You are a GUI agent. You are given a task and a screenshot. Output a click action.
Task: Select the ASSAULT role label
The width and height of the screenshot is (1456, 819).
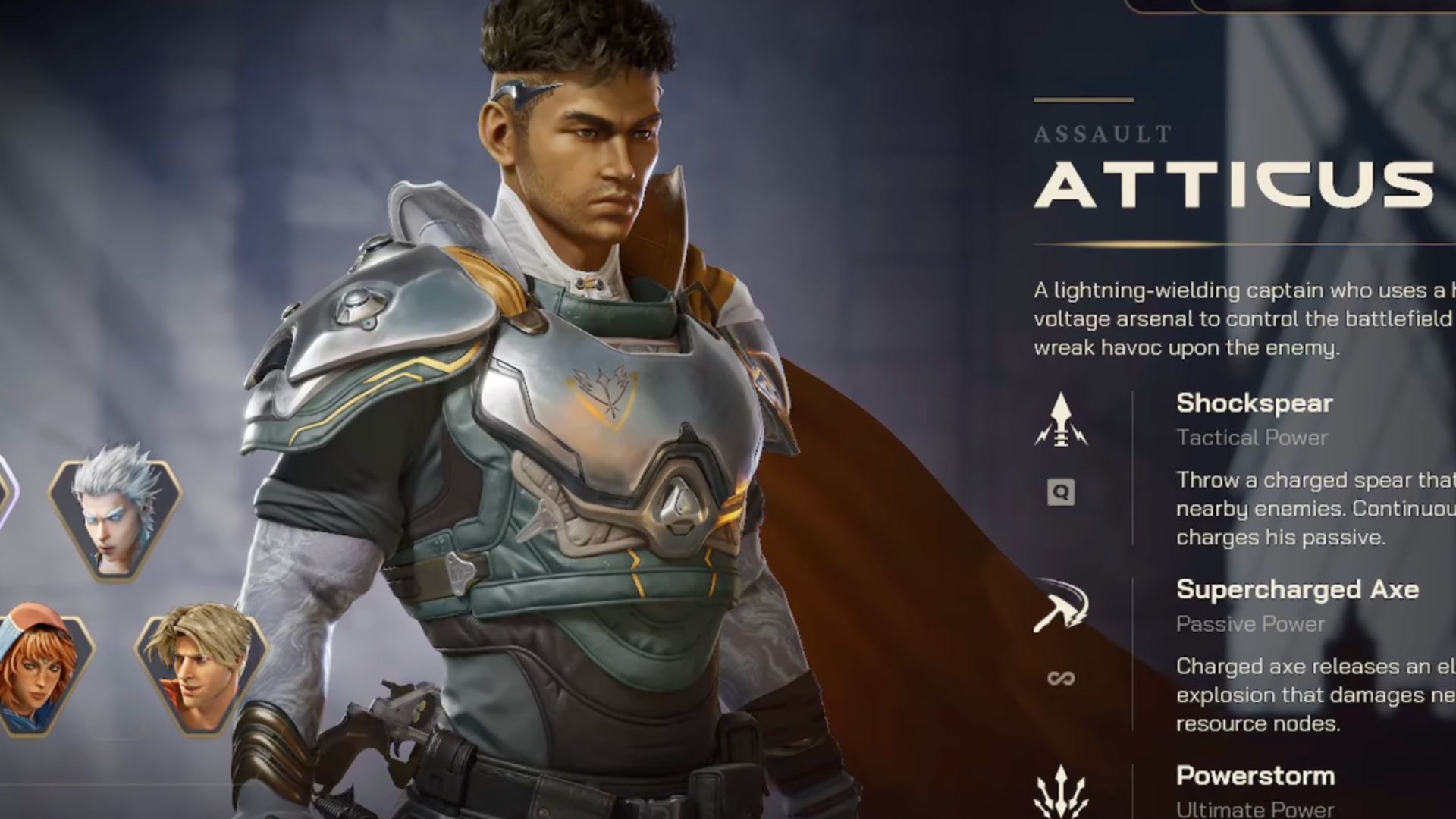click(1101, 134)
